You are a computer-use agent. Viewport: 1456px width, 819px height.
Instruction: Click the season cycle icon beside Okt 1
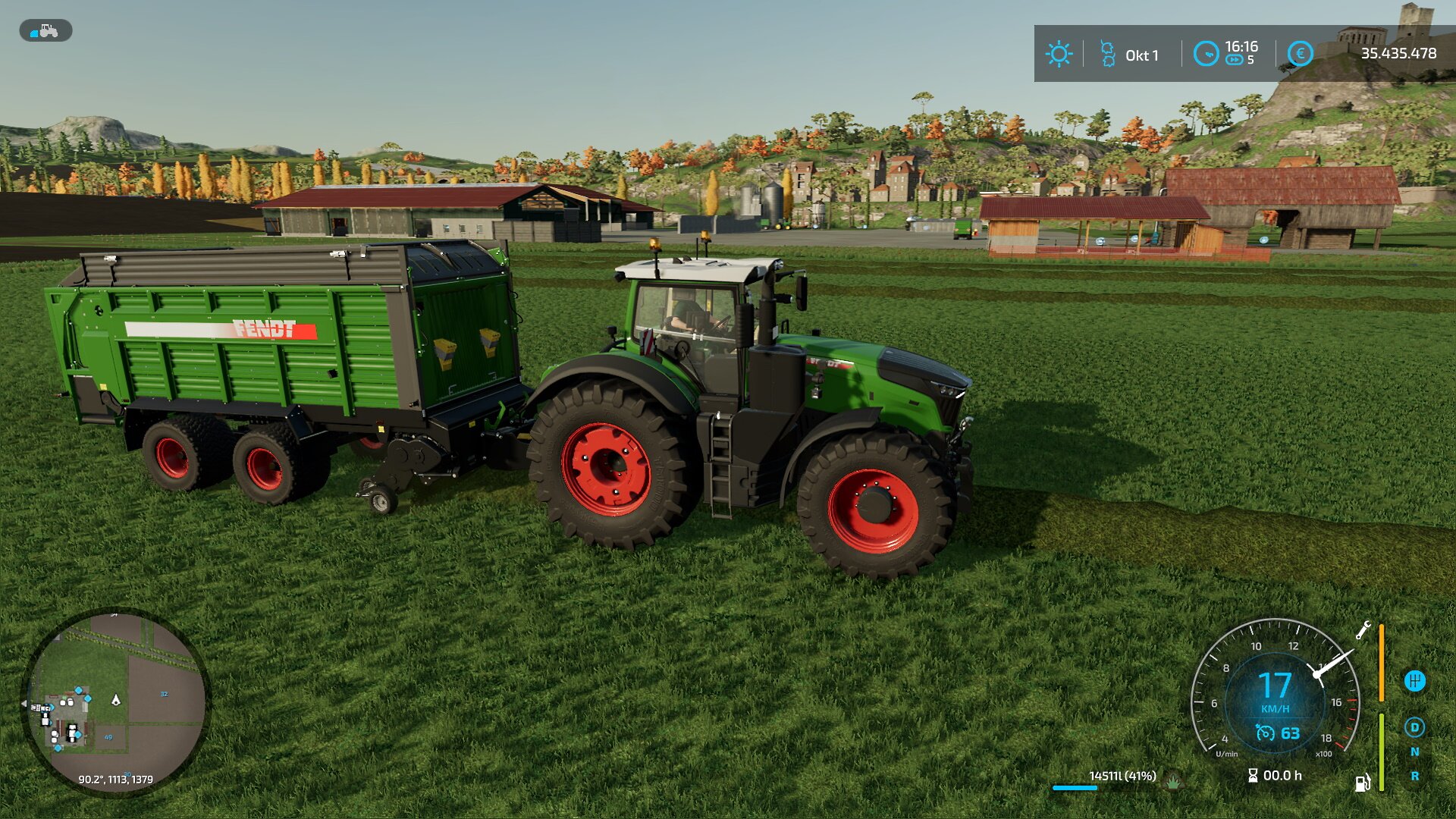pyautogui.click(x=1107, y=54)
